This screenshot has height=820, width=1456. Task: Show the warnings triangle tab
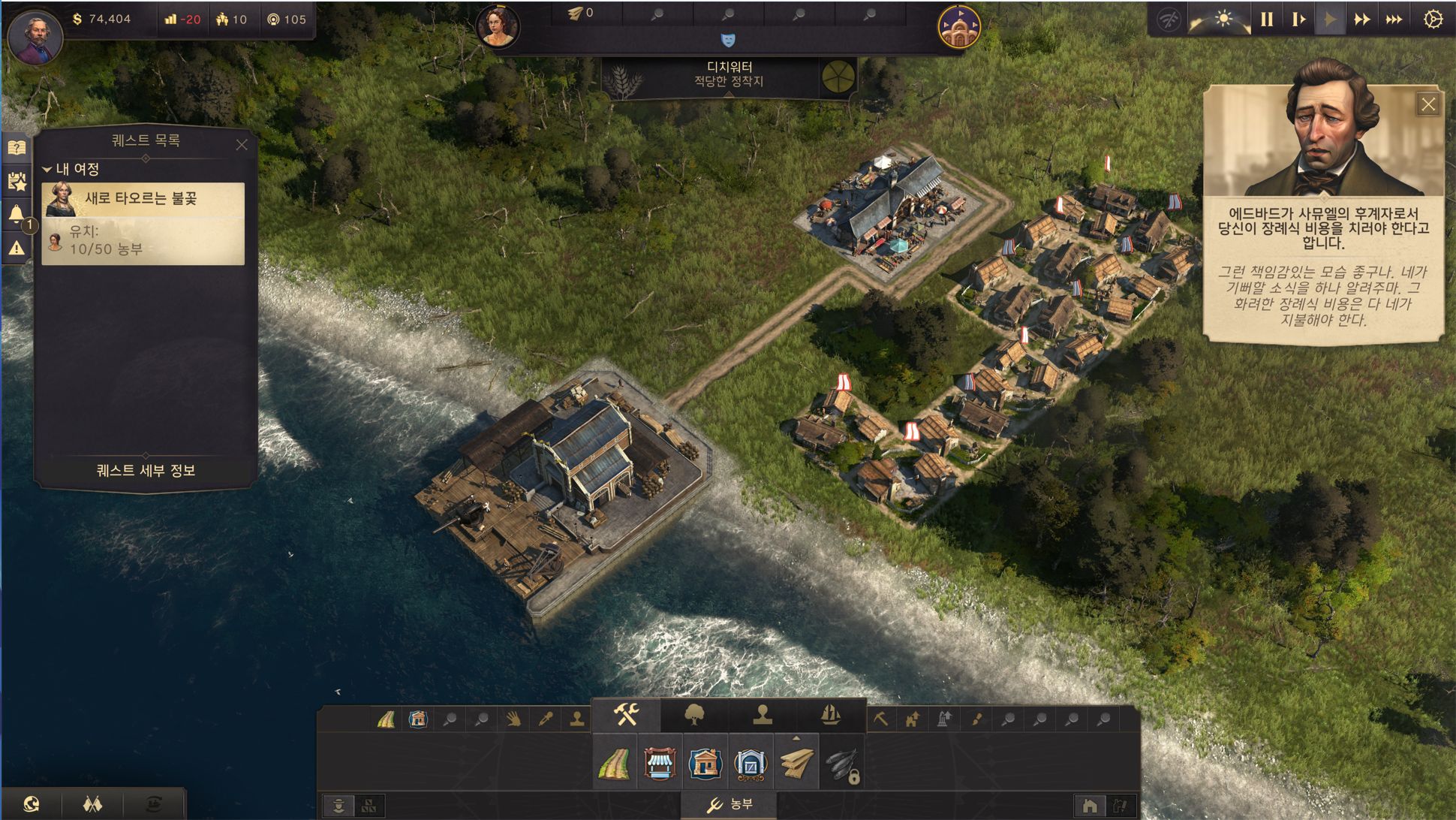coord(17,248)
